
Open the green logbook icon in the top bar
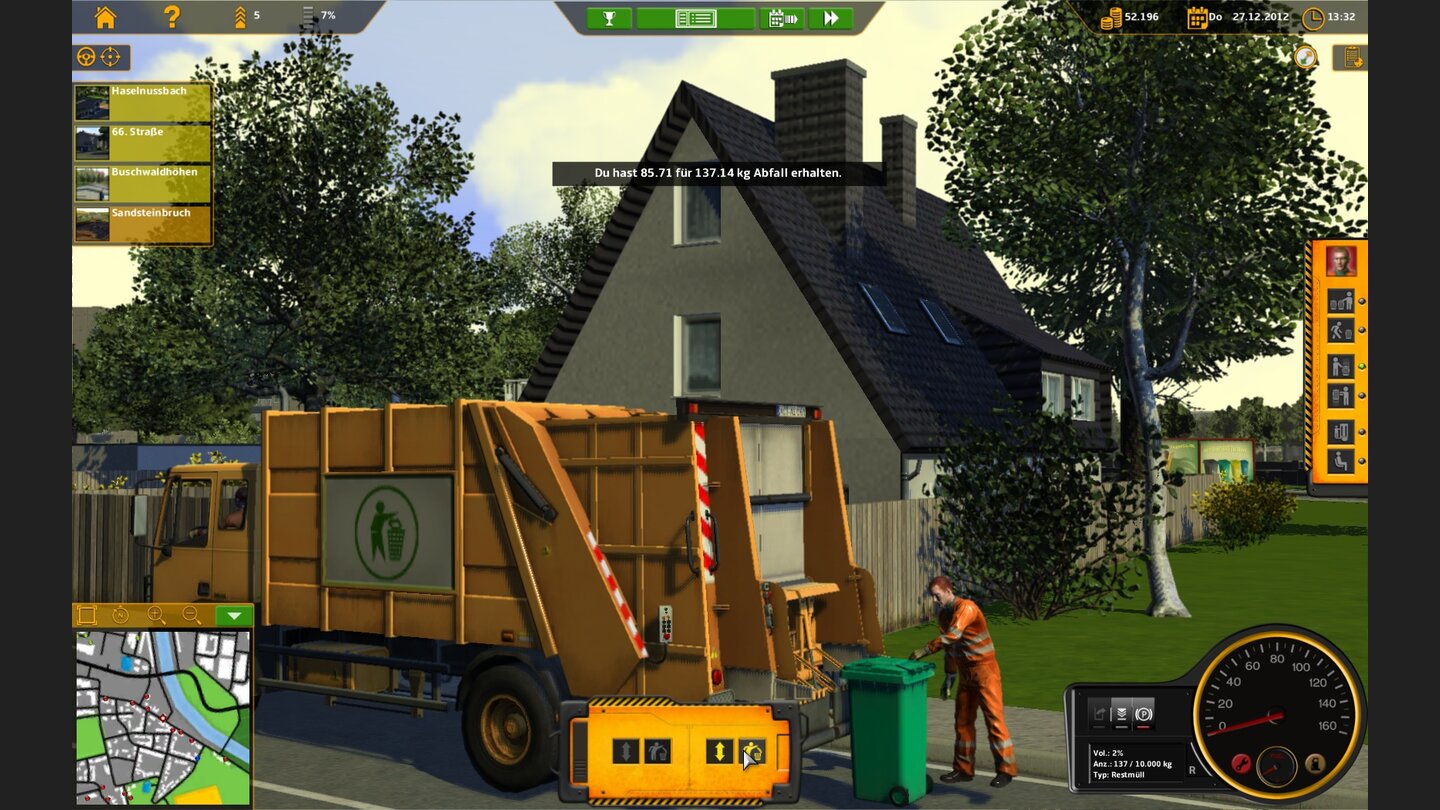point(697,18)
